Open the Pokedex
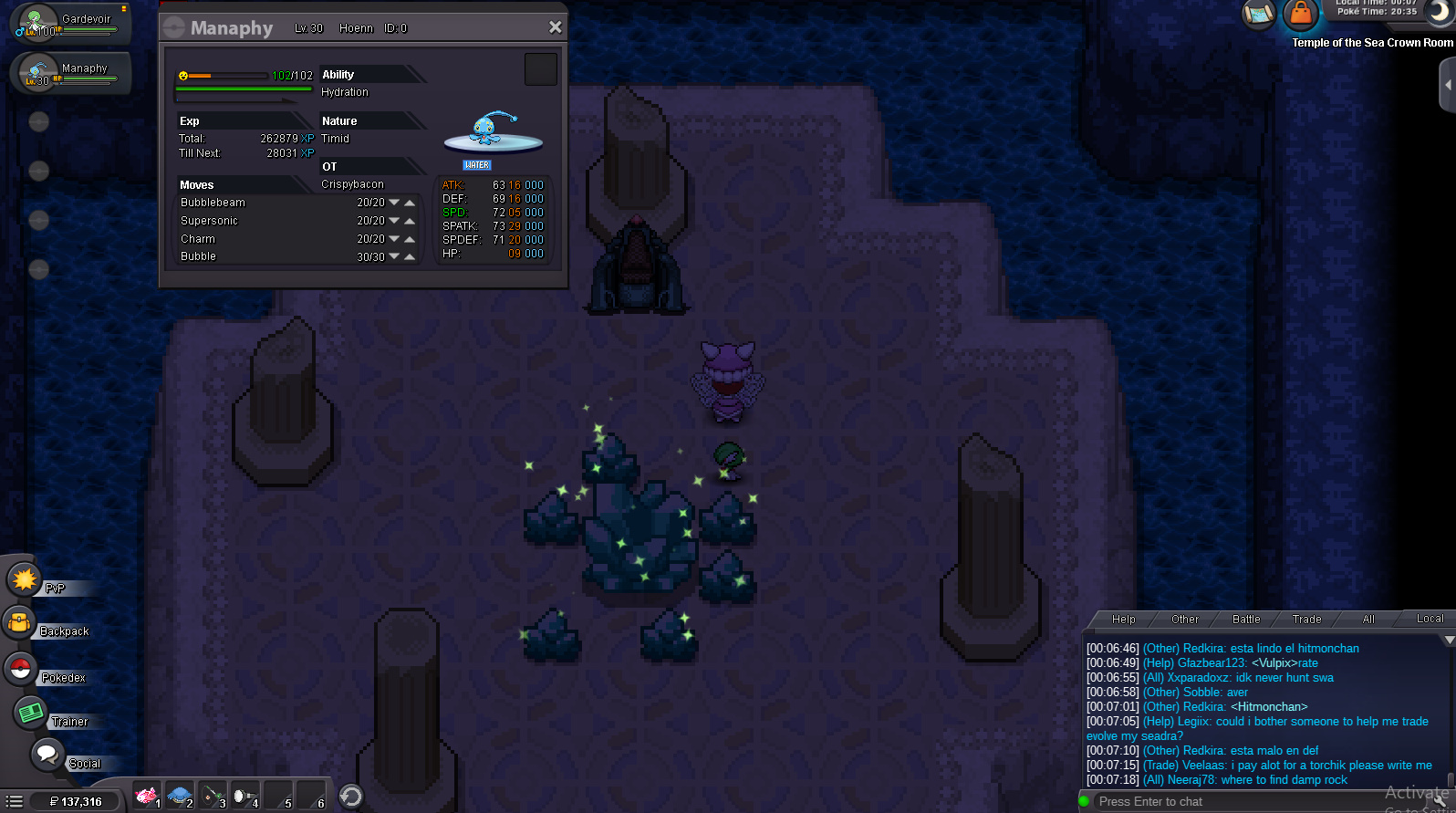Screen dimensions: 1456x813 point(20,670)
